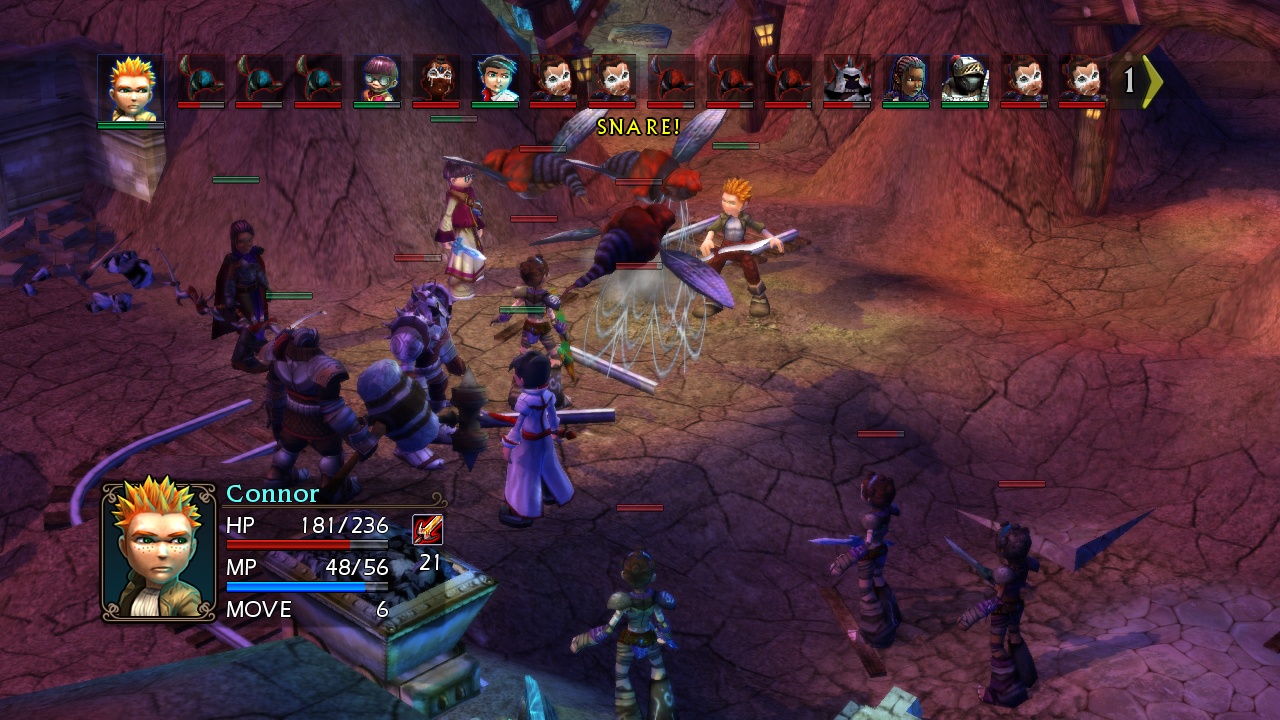1280x720 pixels.
Task: Click the last goblin portrait before the arrow
Action: pos(1082,80)
